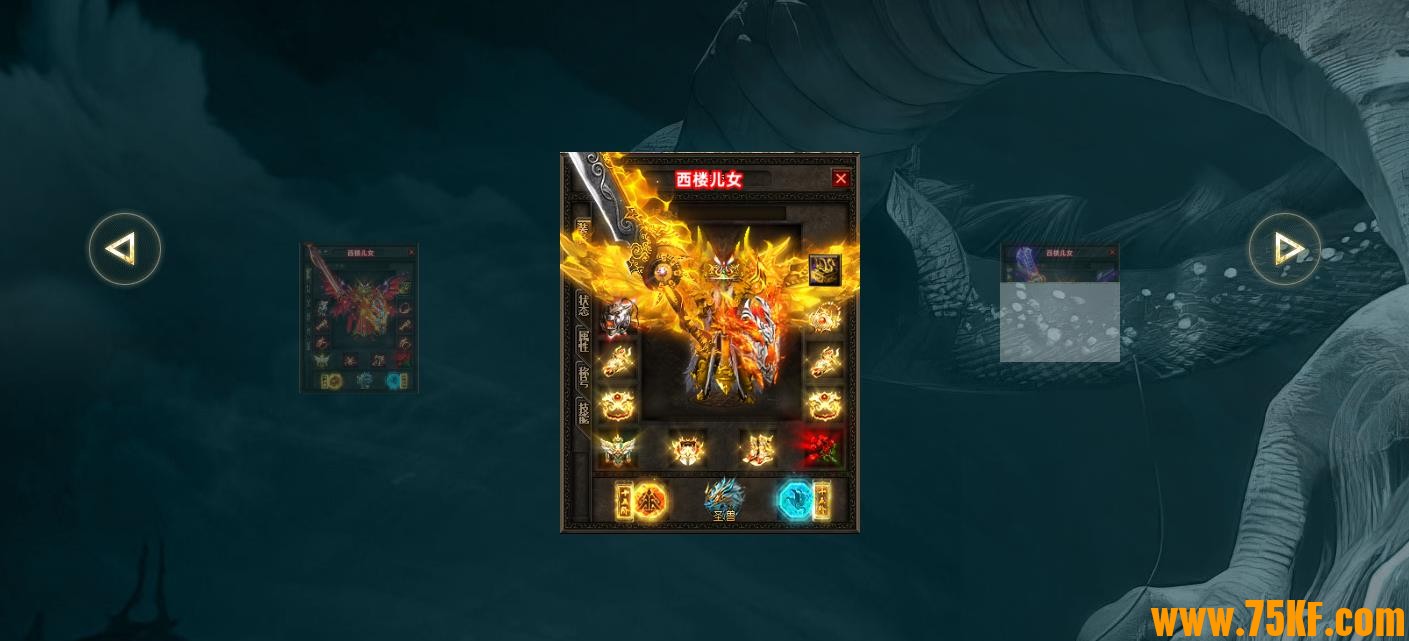The image size is (1409, 641).
Task: Select the red rose item slot
Action: (x=822, y=449)
